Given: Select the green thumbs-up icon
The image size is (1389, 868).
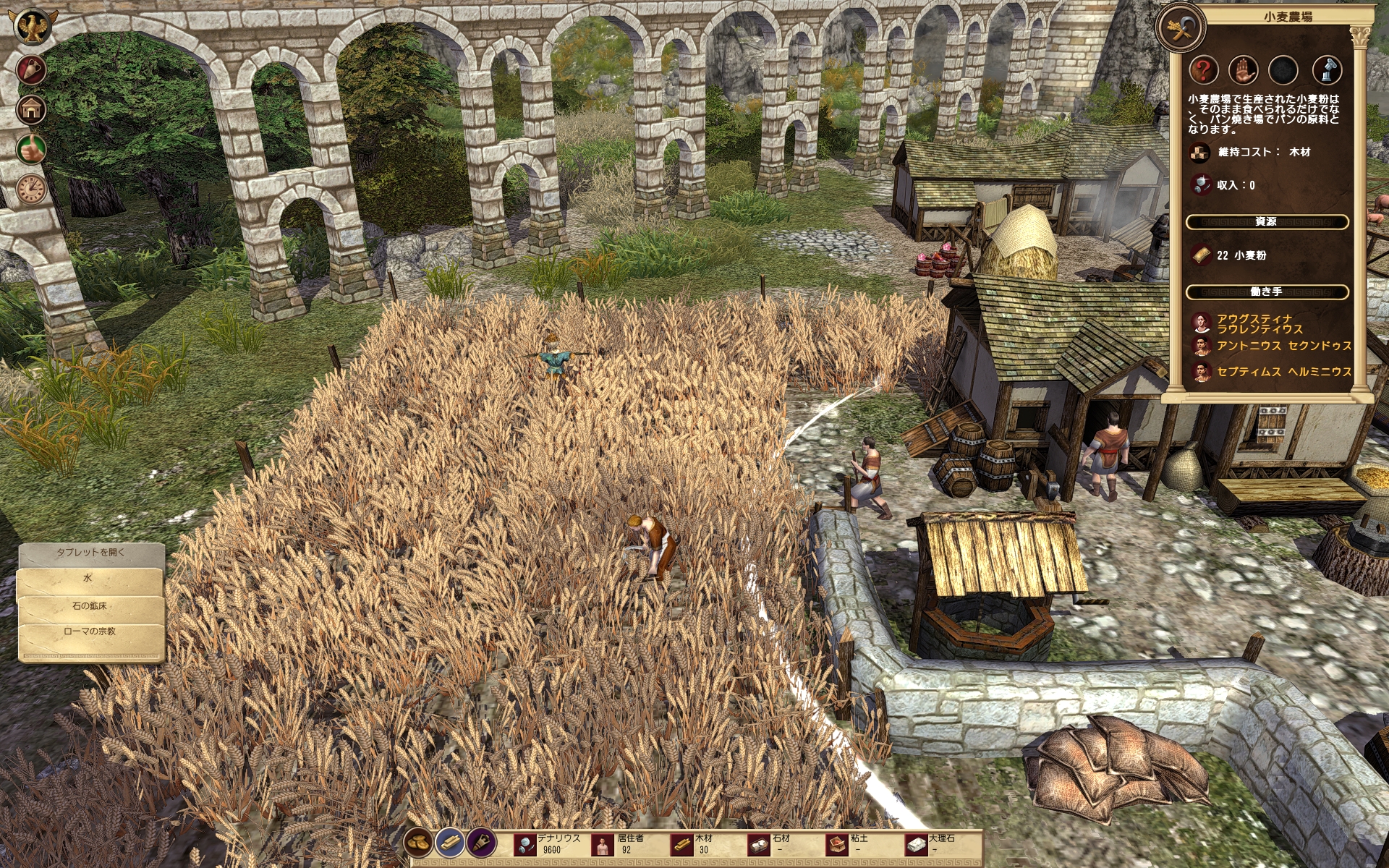Looking at the screenshot, I should [32, 149].
